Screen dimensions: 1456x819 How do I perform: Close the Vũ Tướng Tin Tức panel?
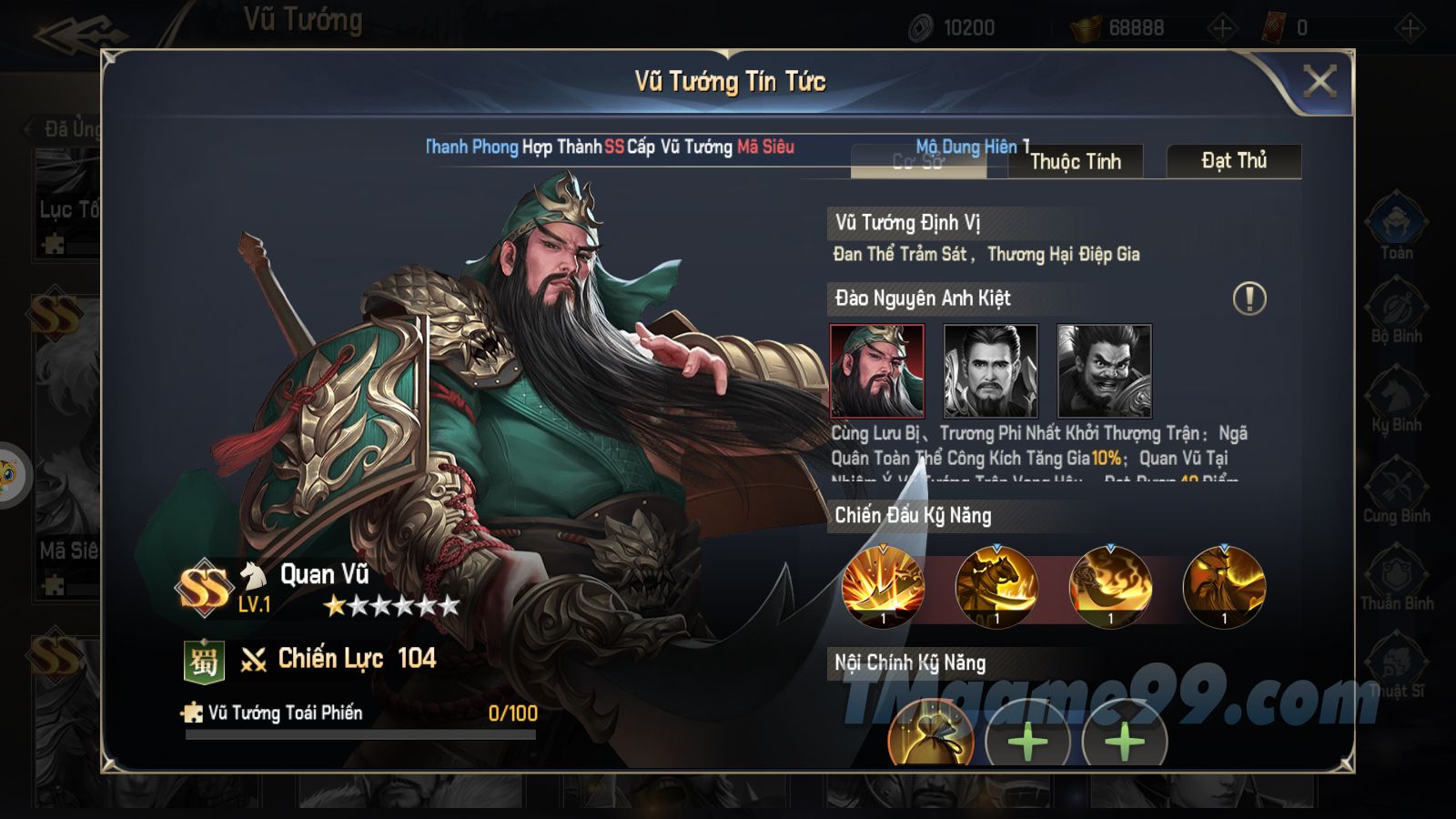tap(1319, 82)
